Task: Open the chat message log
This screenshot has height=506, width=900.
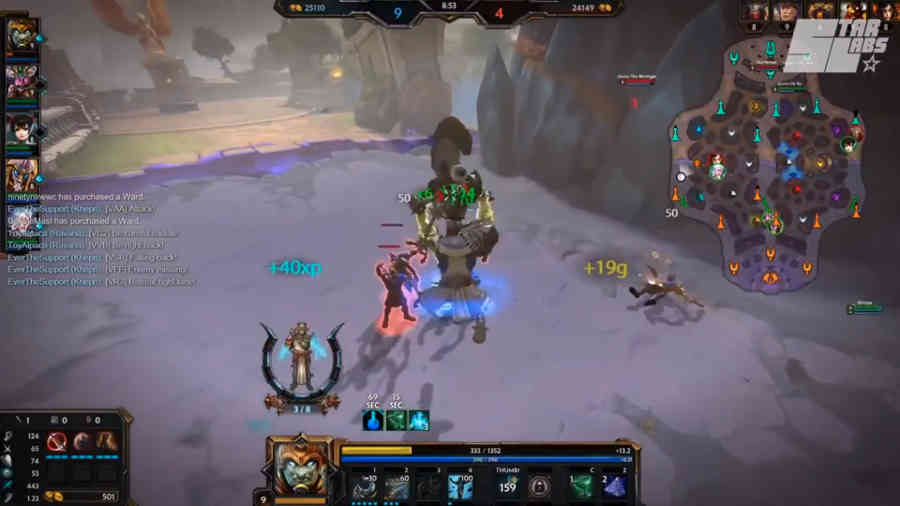Action: click(x=100, y=240)
